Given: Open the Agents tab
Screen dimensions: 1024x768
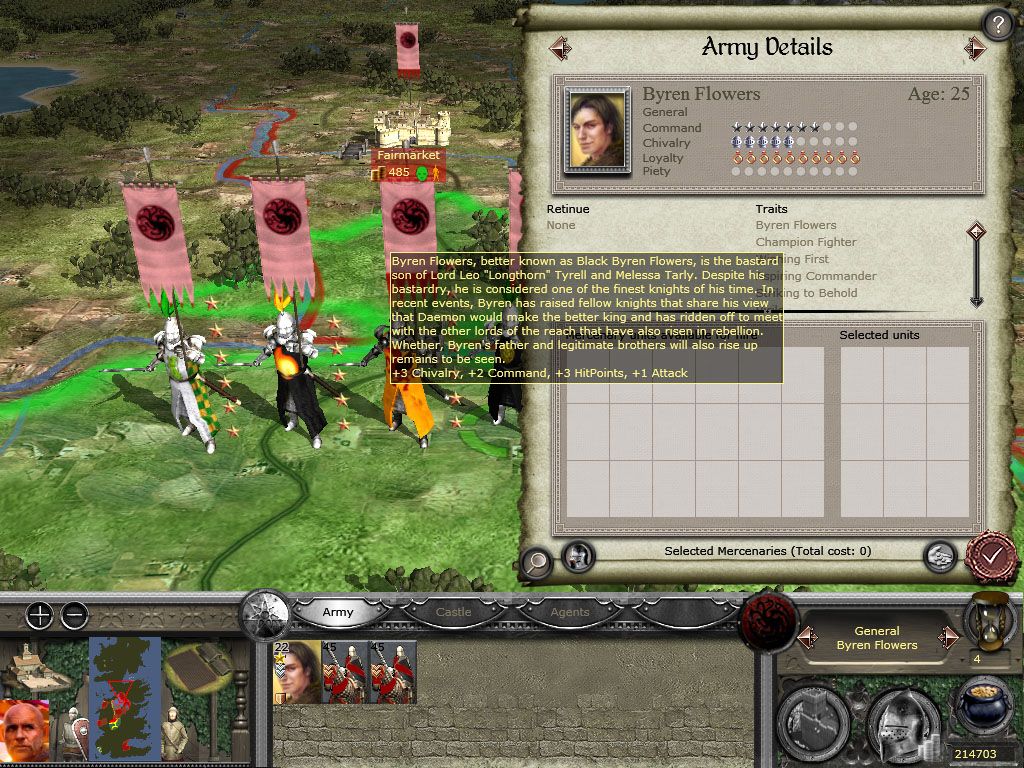Looking at the screenshot, I should pos(570,612).
